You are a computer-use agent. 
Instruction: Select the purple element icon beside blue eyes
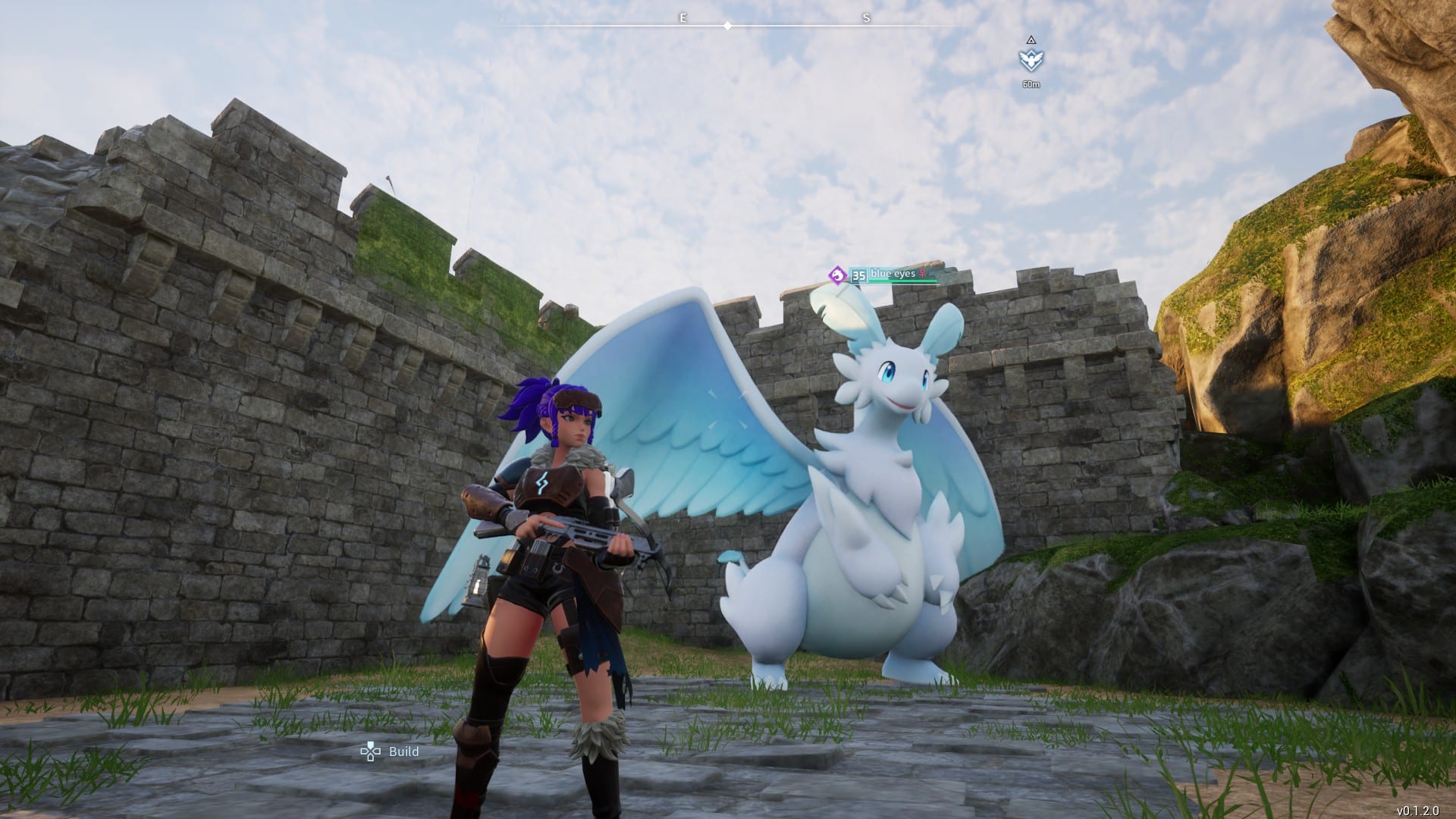[x=837, y=275]
